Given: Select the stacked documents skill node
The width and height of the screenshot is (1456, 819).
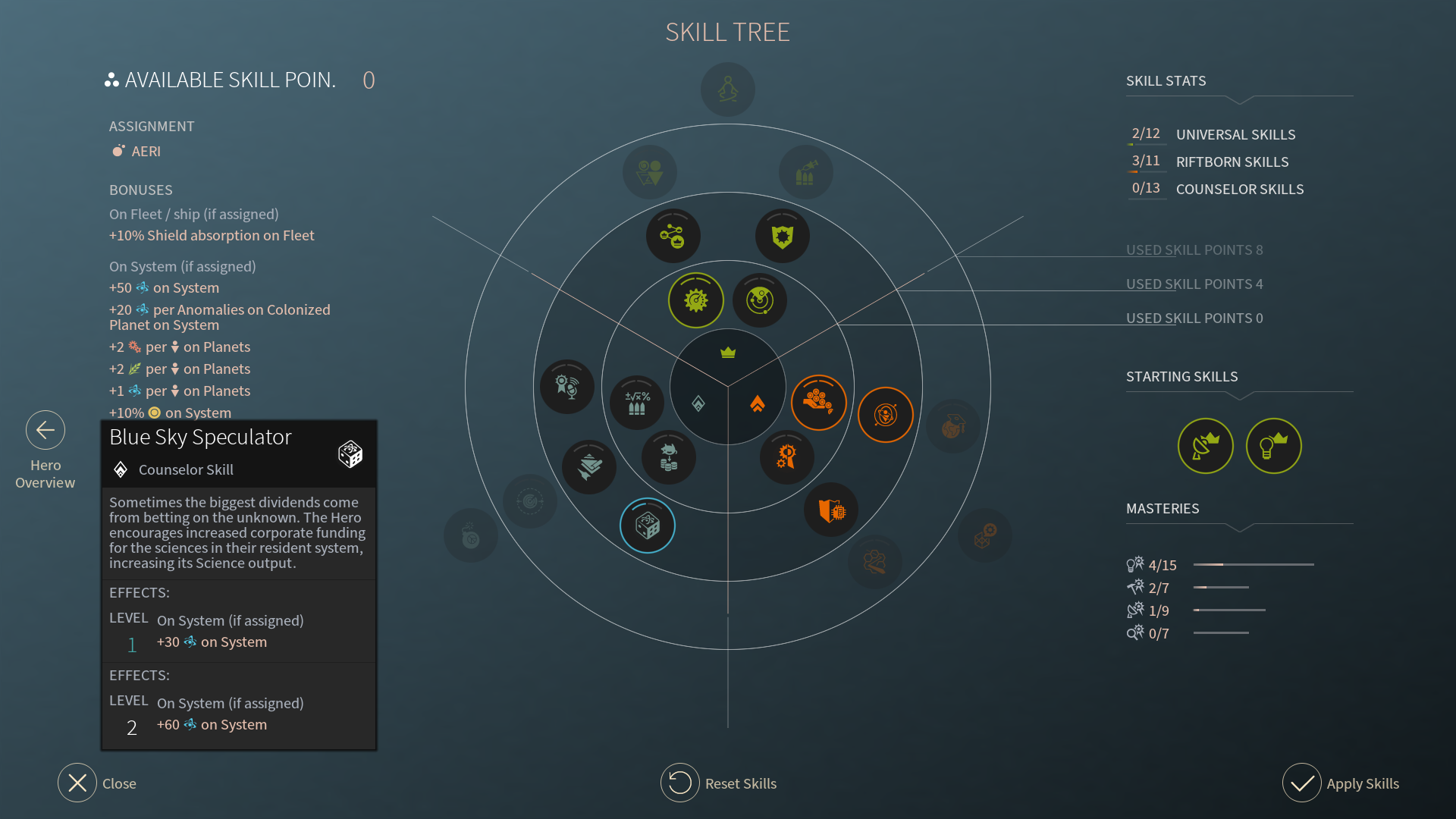Looking at the screenshot, I should coord(589,467).
